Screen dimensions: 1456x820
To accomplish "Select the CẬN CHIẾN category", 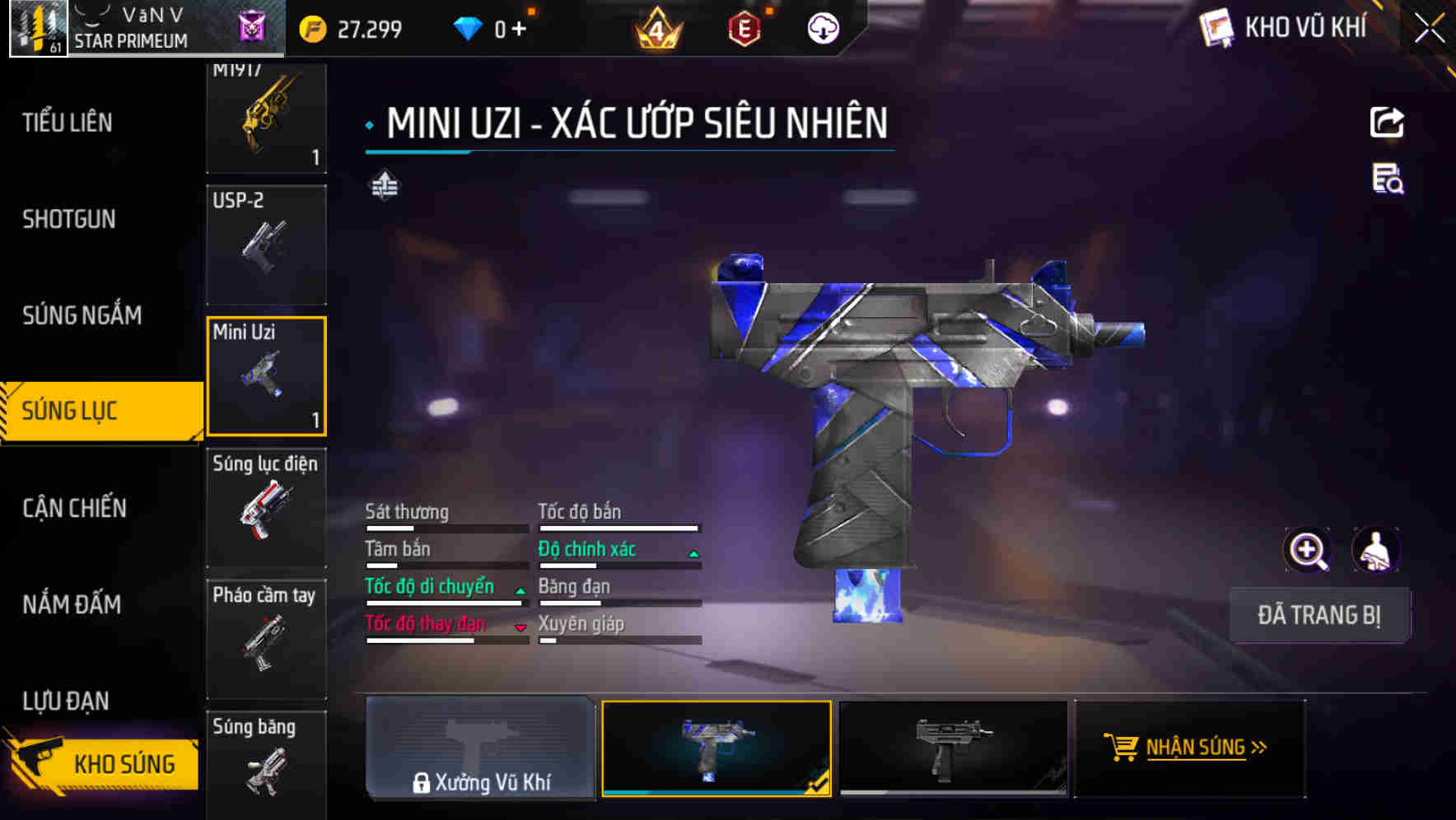I will (x=73, y=508).
